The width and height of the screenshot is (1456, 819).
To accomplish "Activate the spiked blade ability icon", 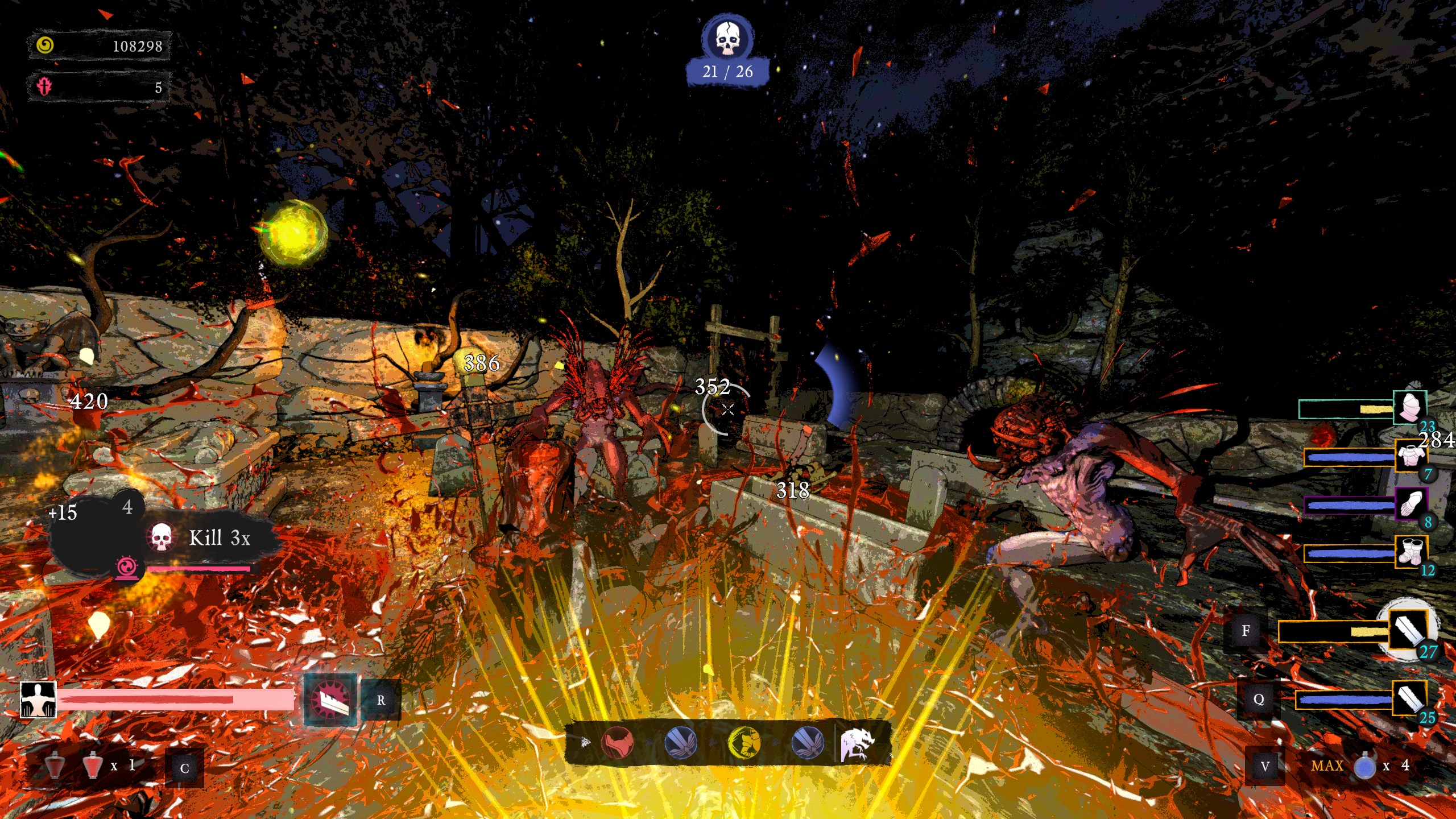I will point(330,700).
